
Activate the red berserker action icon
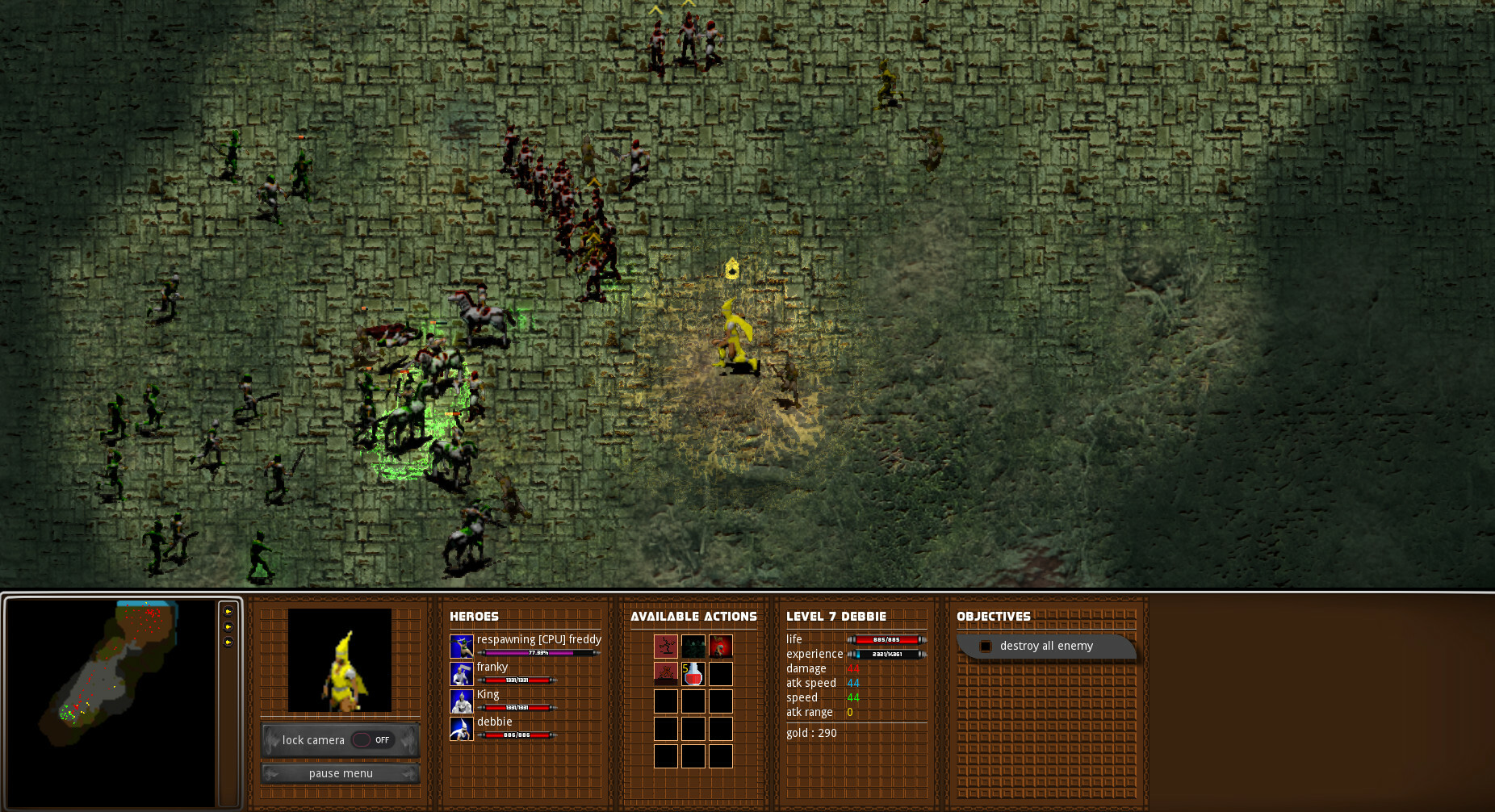tap(720, 646)
